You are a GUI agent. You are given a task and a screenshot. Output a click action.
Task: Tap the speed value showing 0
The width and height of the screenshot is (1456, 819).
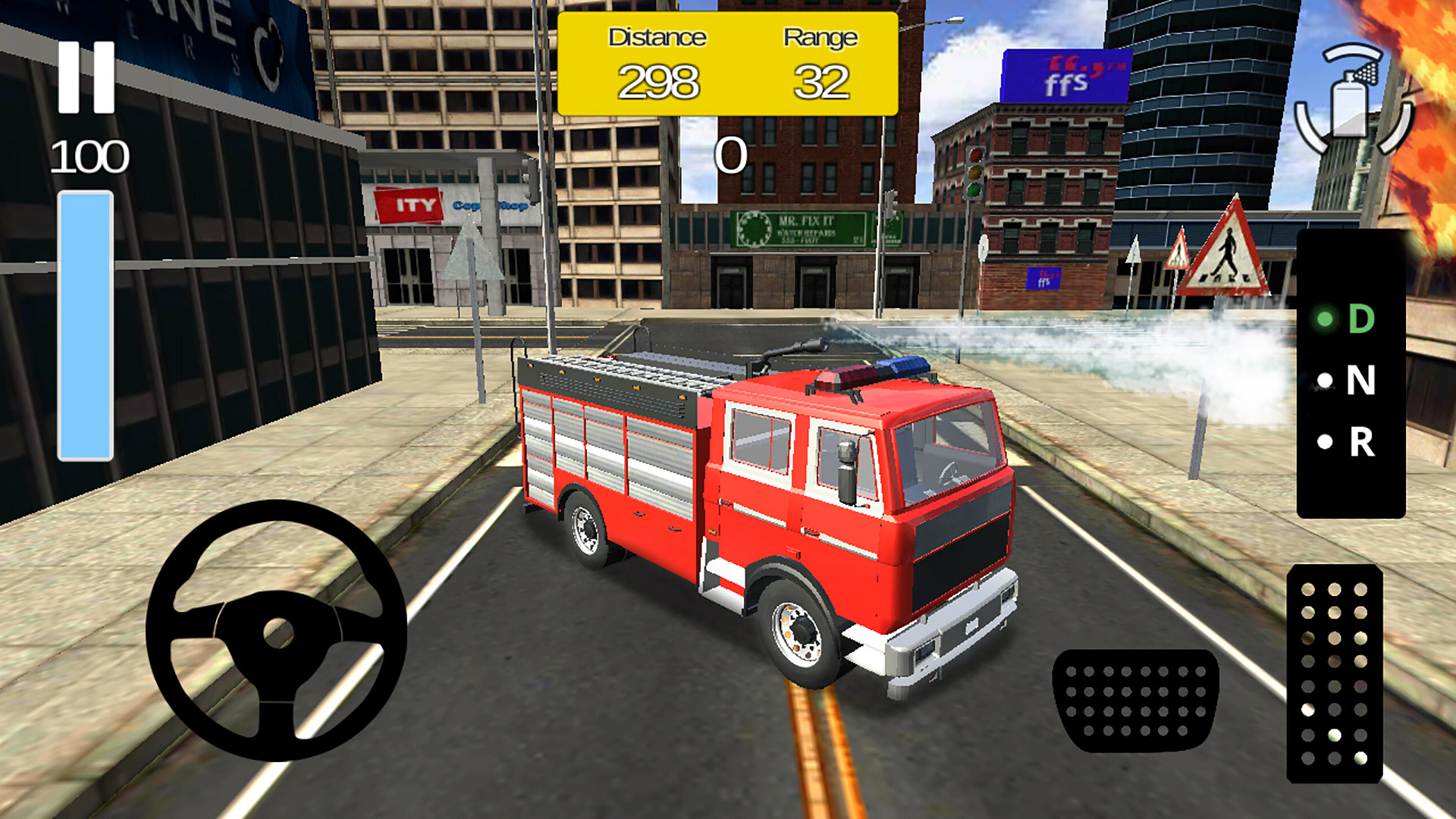(733, 155)
